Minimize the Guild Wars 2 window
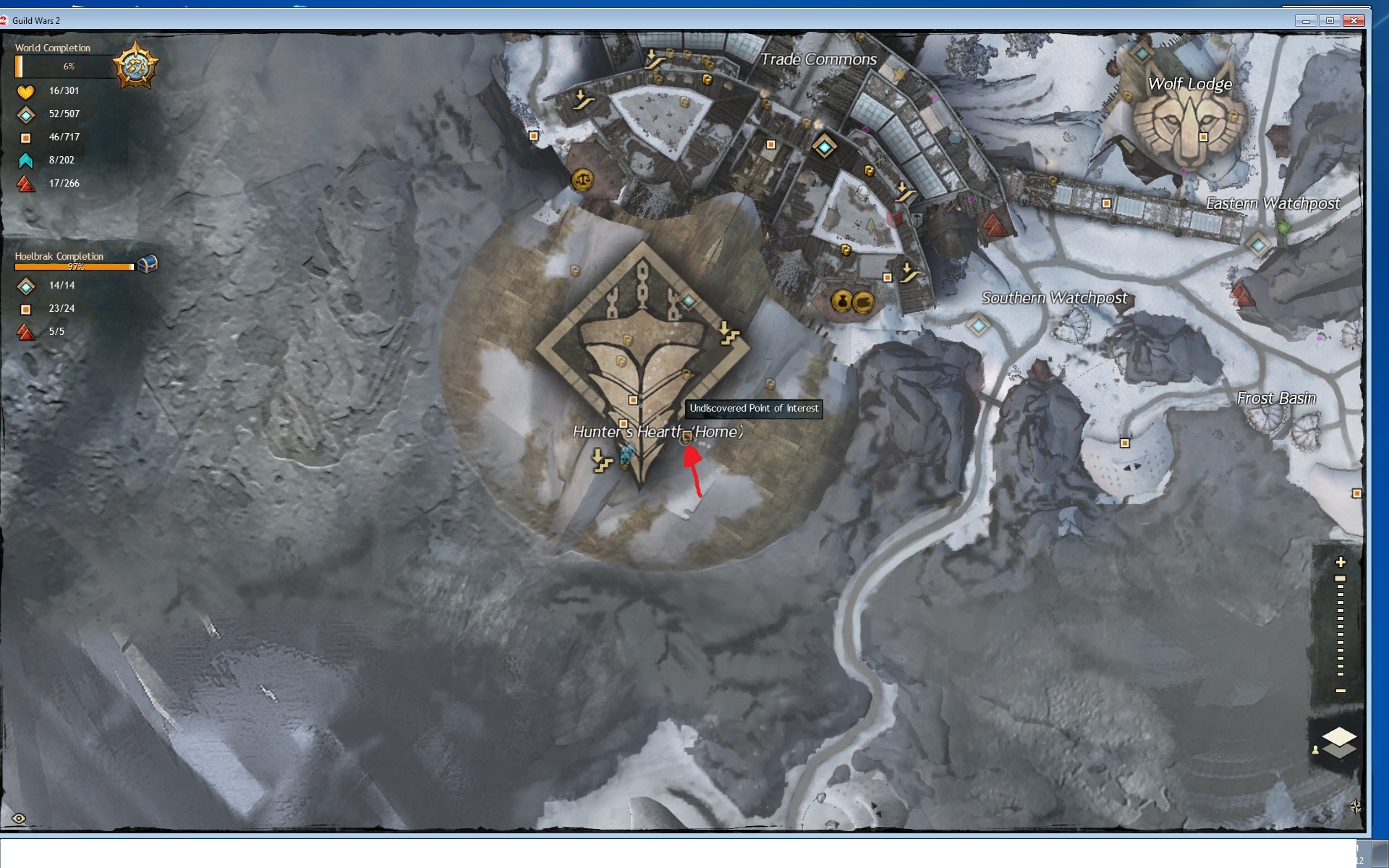This screenshot has height=868, width=1389. [1306, 21]
